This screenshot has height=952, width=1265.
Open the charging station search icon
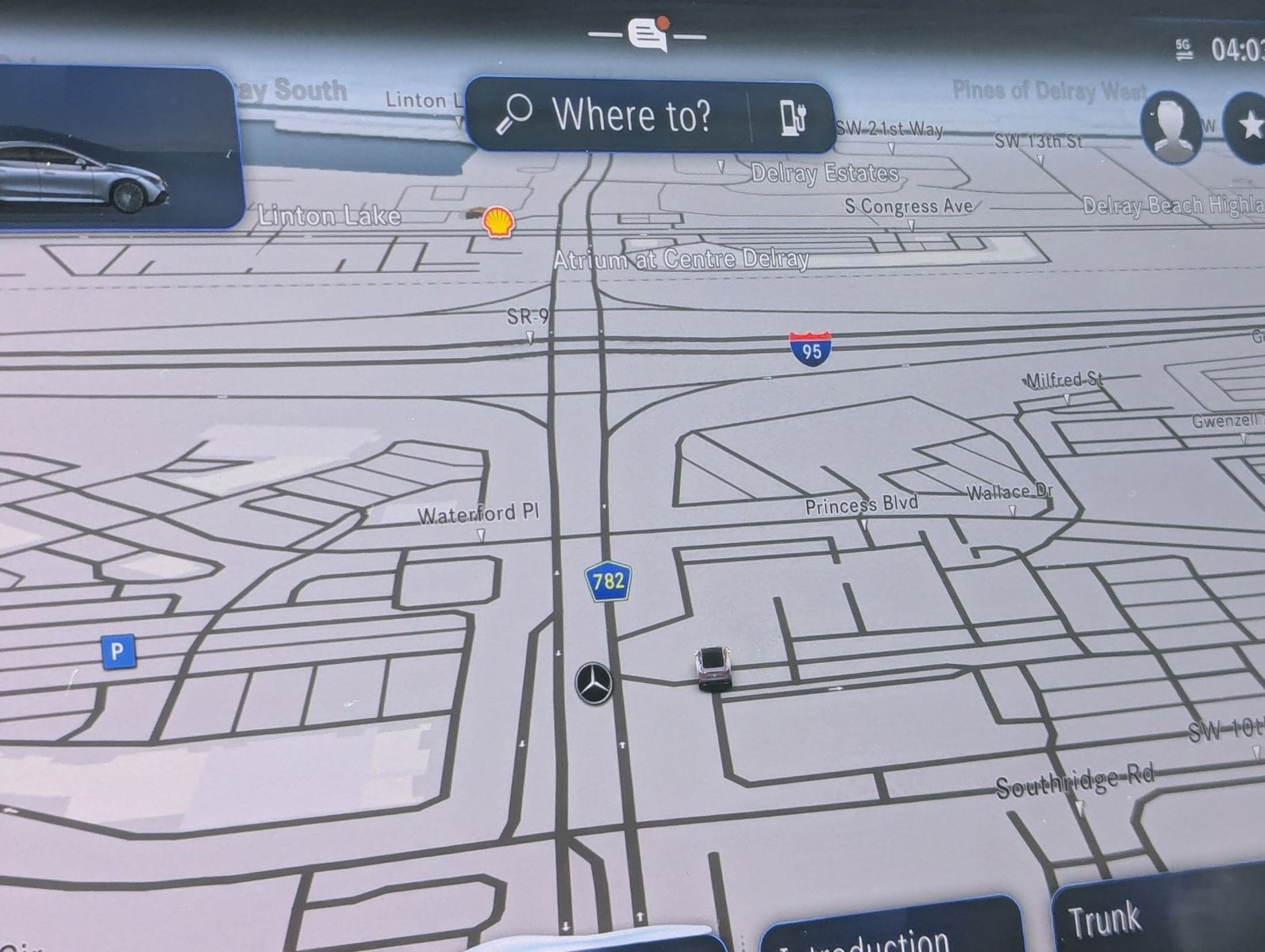pos(793,117)
